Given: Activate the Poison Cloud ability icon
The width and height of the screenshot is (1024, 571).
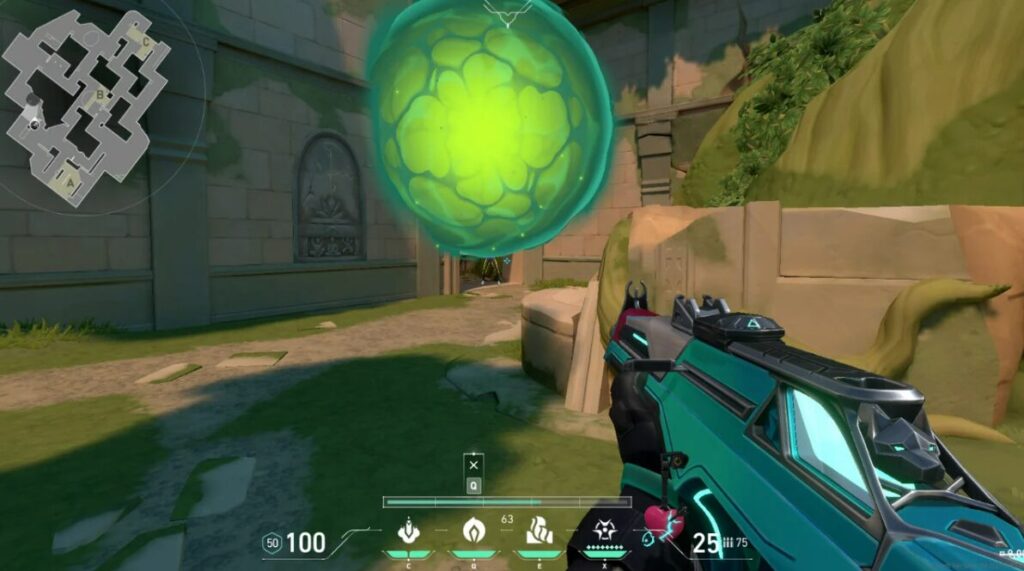Looking at the screenshot, I should [x=472, y=530].
